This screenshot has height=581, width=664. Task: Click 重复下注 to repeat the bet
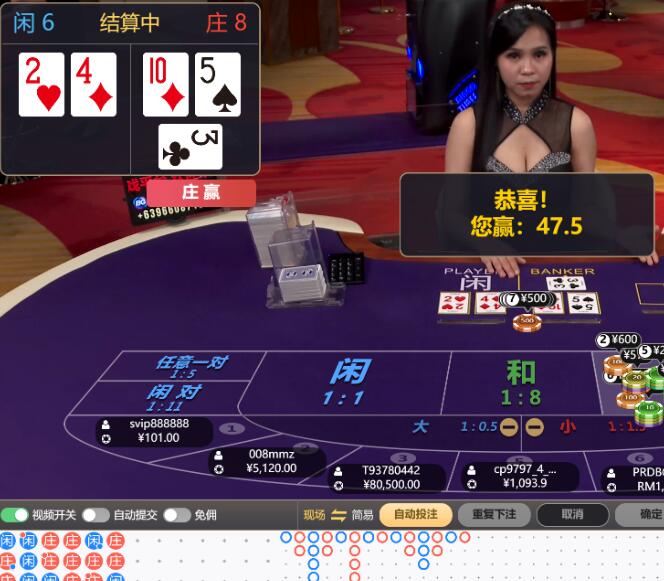tap(494, 515)
